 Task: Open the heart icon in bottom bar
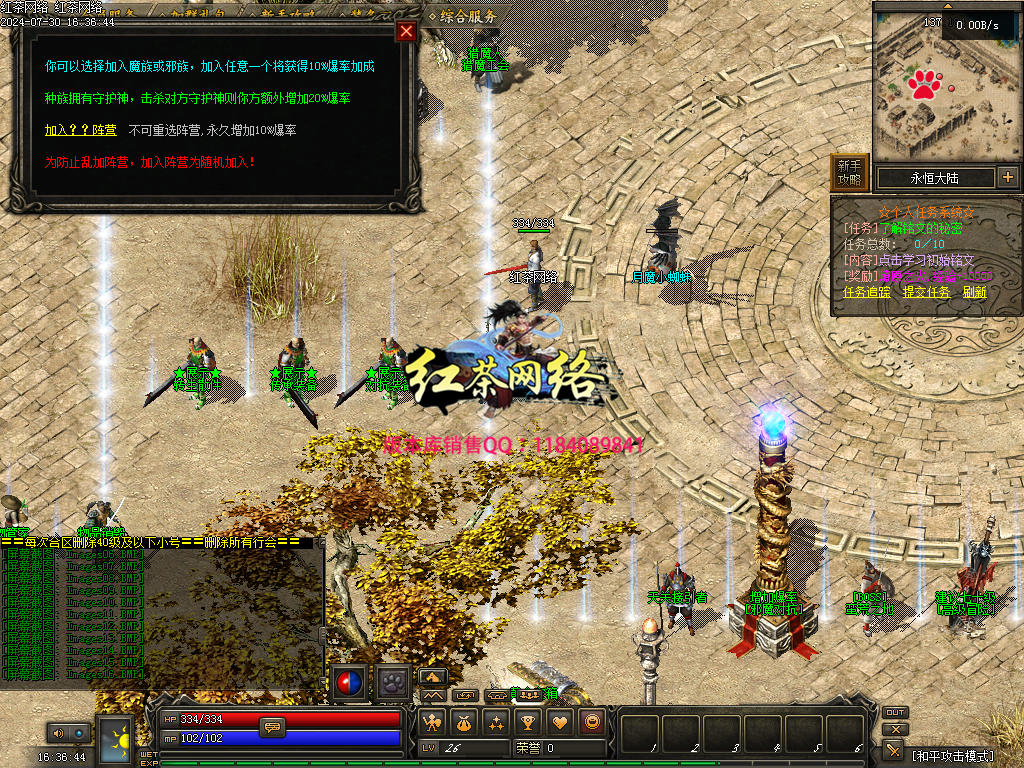click(560, 721)
